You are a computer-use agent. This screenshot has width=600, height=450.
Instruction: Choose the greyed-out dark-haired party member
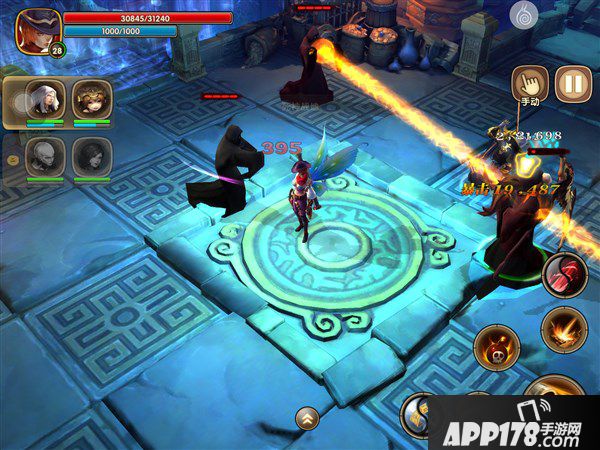point(91,155)
